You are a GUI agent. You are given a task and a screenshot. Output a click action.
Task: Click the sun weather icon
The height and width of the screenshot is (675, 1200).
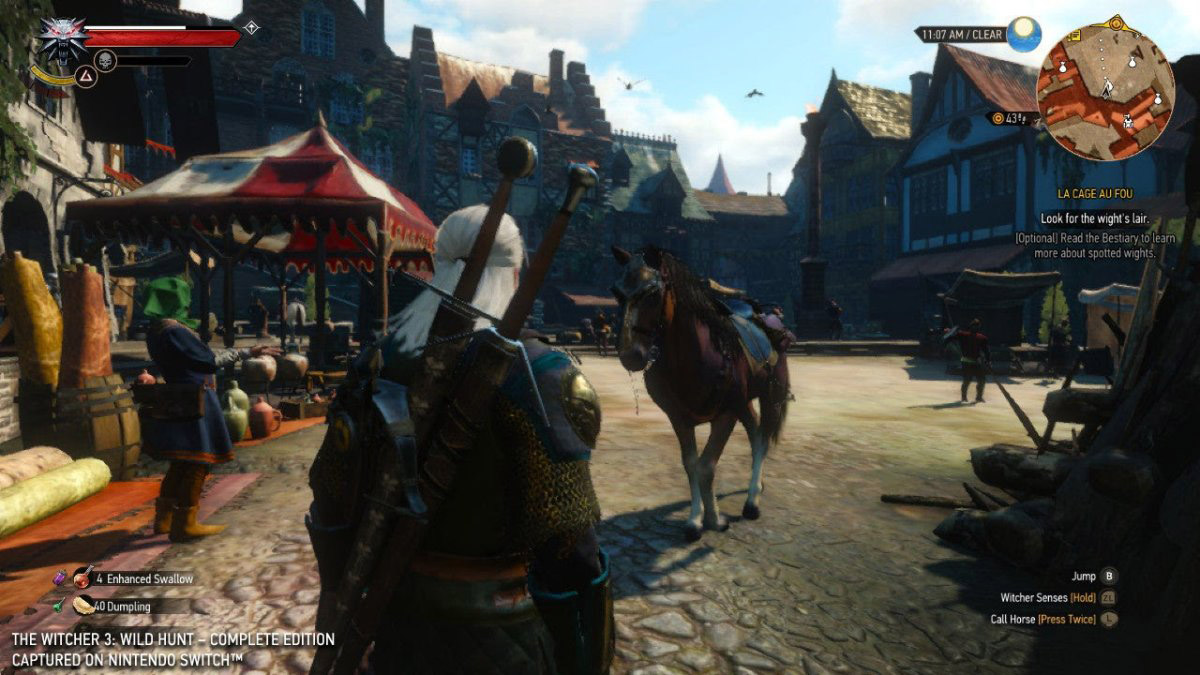[1023, 34]
